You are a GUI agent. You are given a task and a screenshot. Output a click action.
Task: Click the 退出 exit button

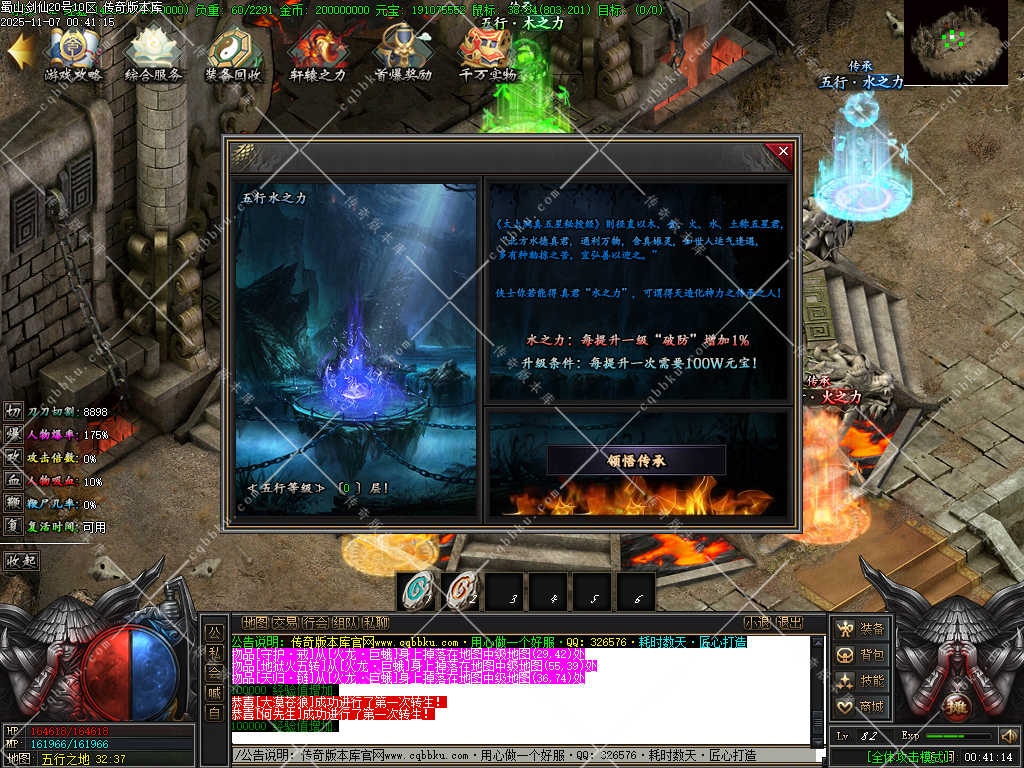(x=789, y=622)
